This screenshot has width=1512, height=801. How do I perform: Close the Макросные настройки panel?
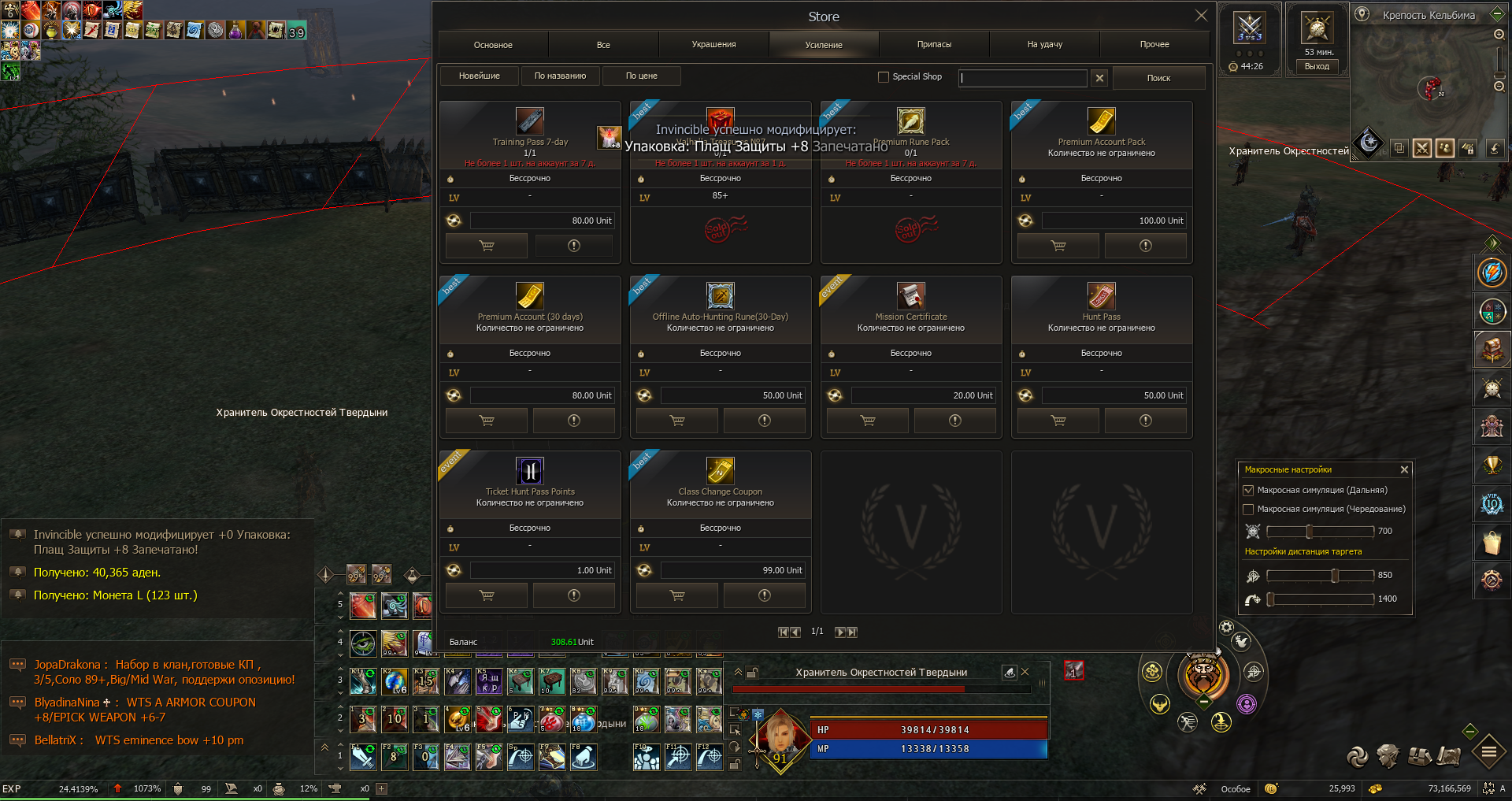(x=1404, y=469)
